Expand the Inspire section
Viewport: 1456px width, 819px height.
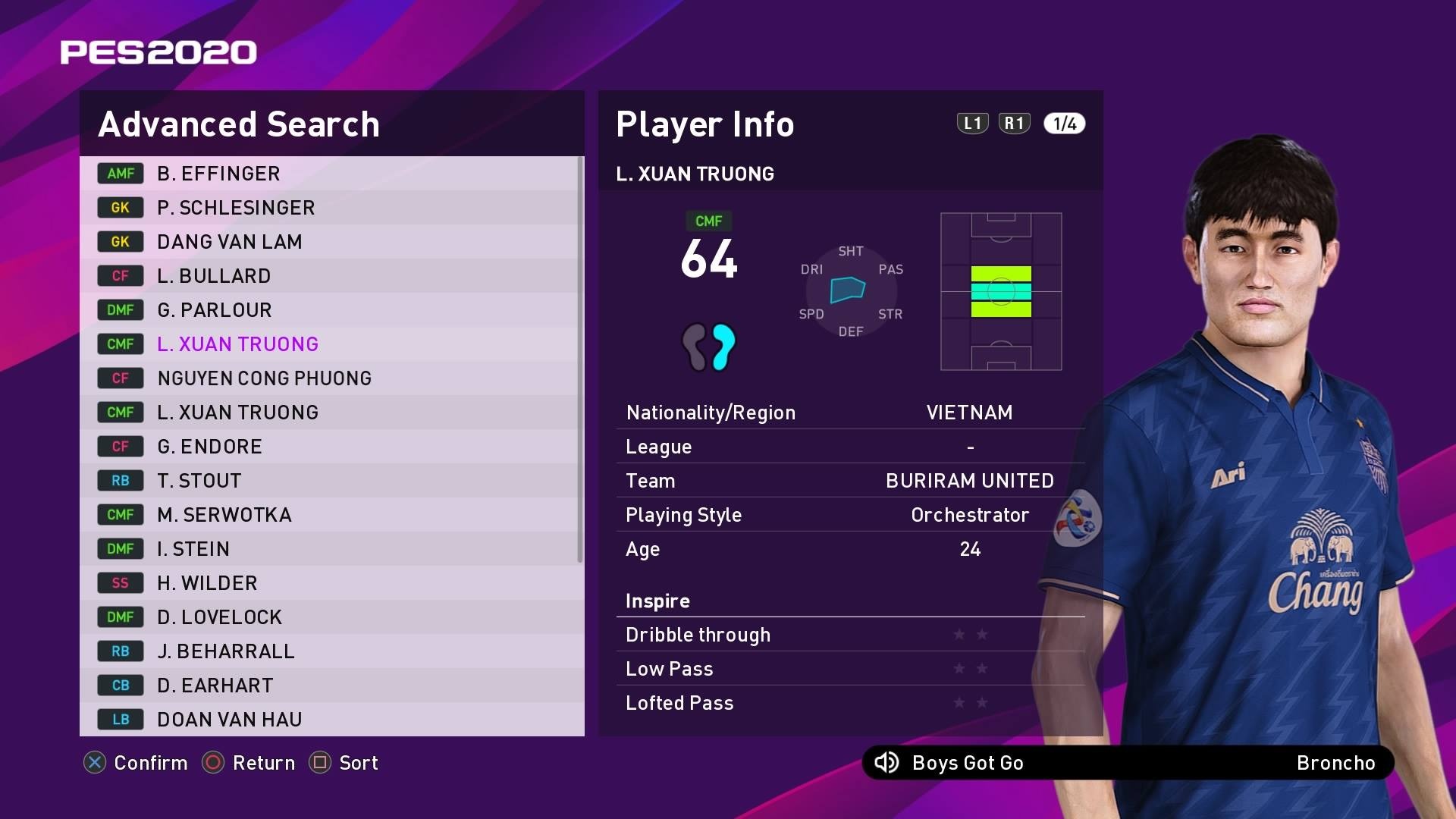click(x=657, y=601)
